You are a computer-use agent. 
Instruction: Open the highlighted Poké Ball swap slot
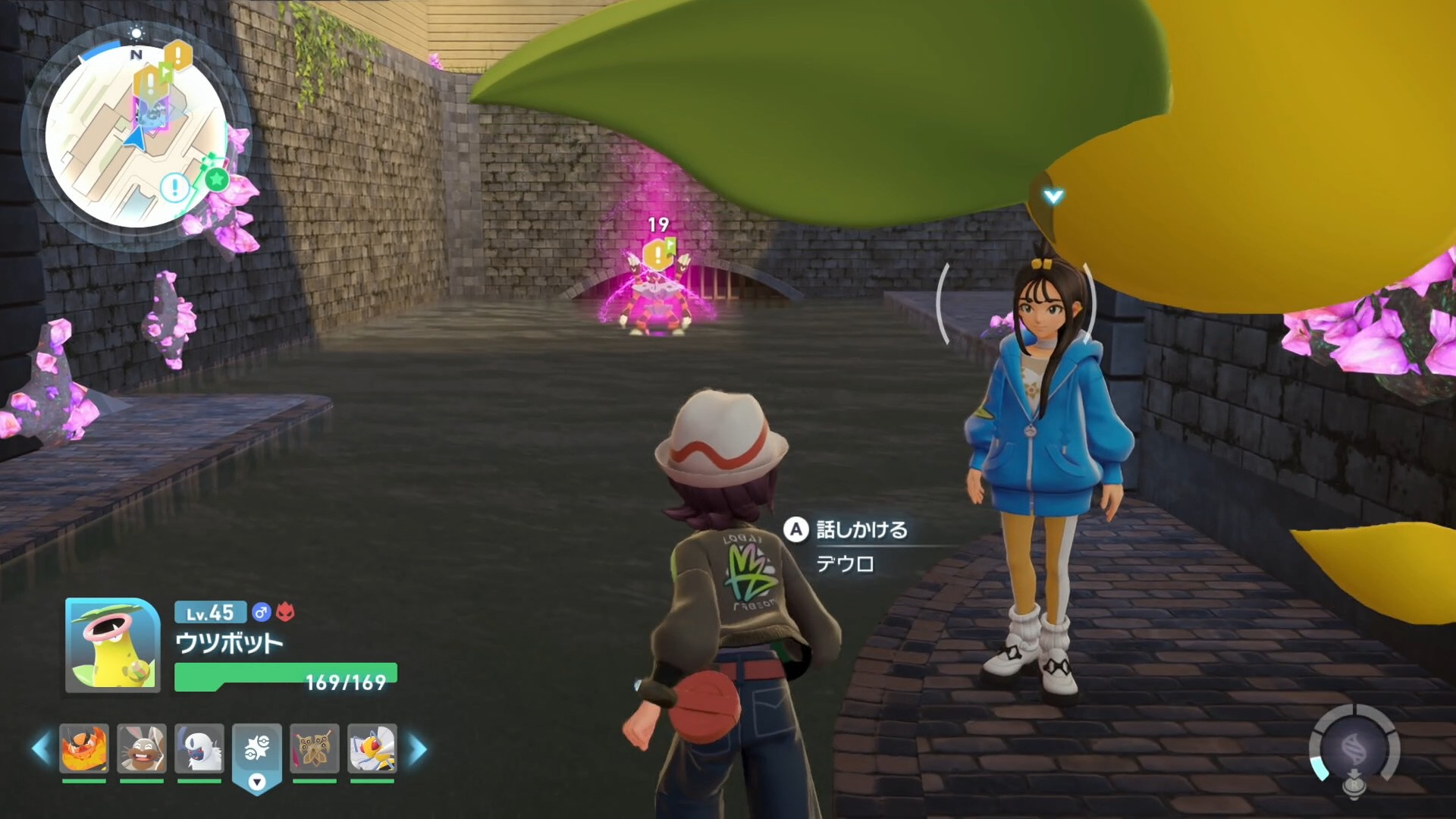(257, 752)
